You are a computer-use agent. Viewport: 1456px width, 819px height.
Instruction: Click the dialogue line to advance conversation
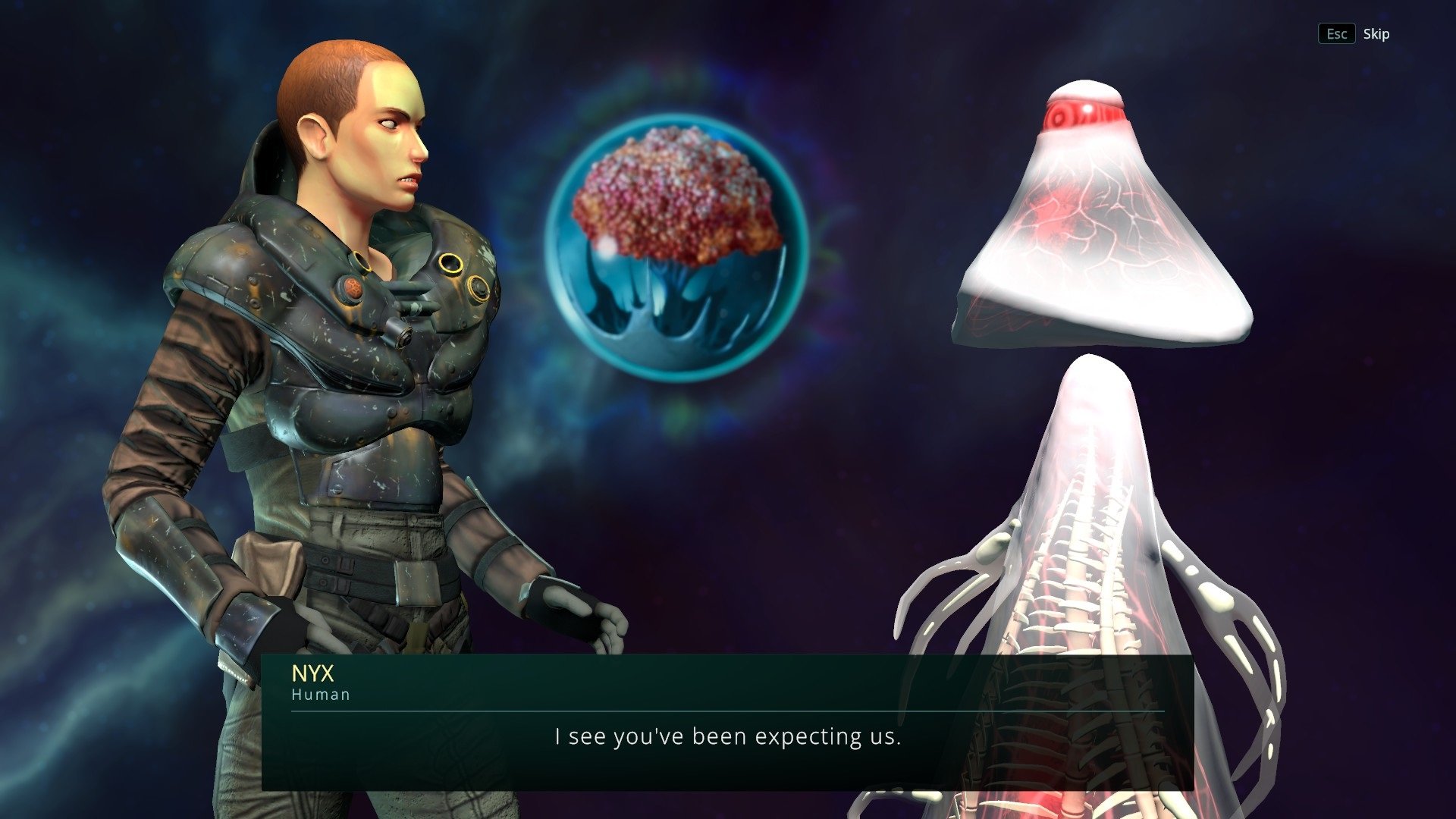tap(728, 736)
